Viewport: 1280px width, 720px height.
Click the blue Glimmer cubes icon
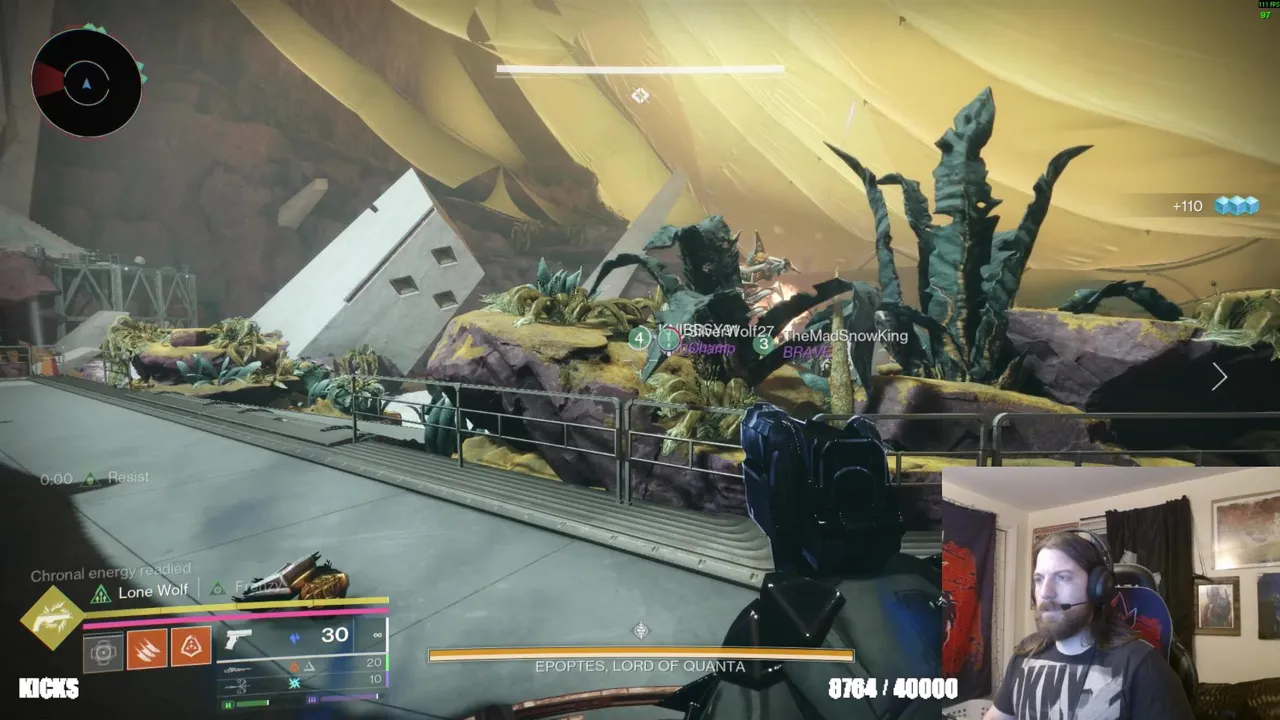(1236, 205)
